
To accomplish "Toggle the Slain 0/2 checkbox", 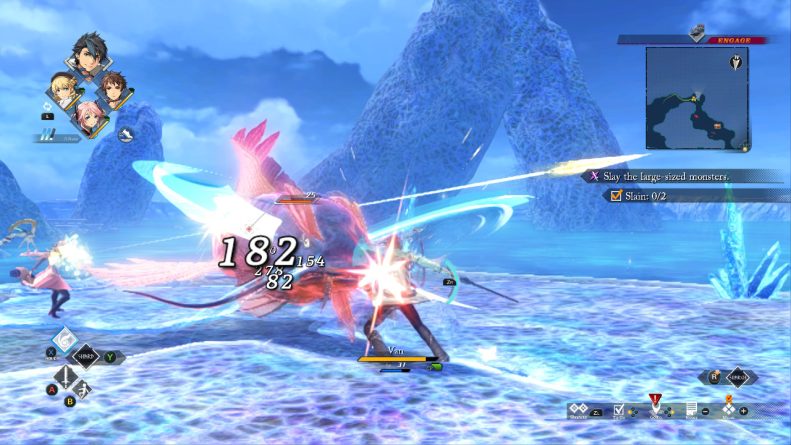I will coord(614,196).
